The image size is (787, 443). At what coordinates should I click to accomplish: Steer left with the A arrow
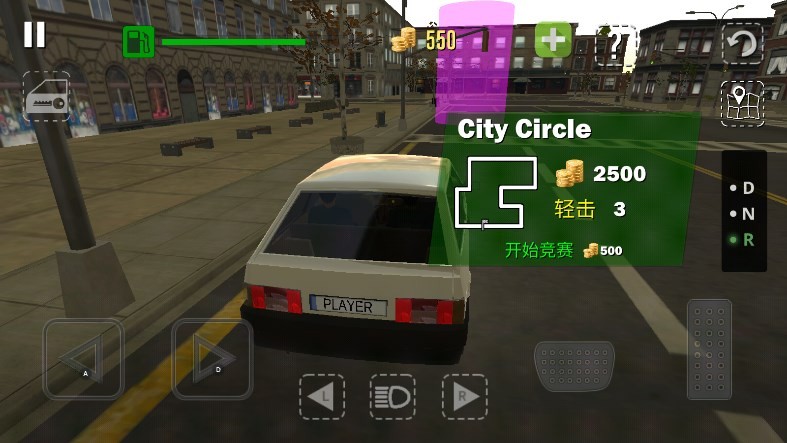pos(82,358)
